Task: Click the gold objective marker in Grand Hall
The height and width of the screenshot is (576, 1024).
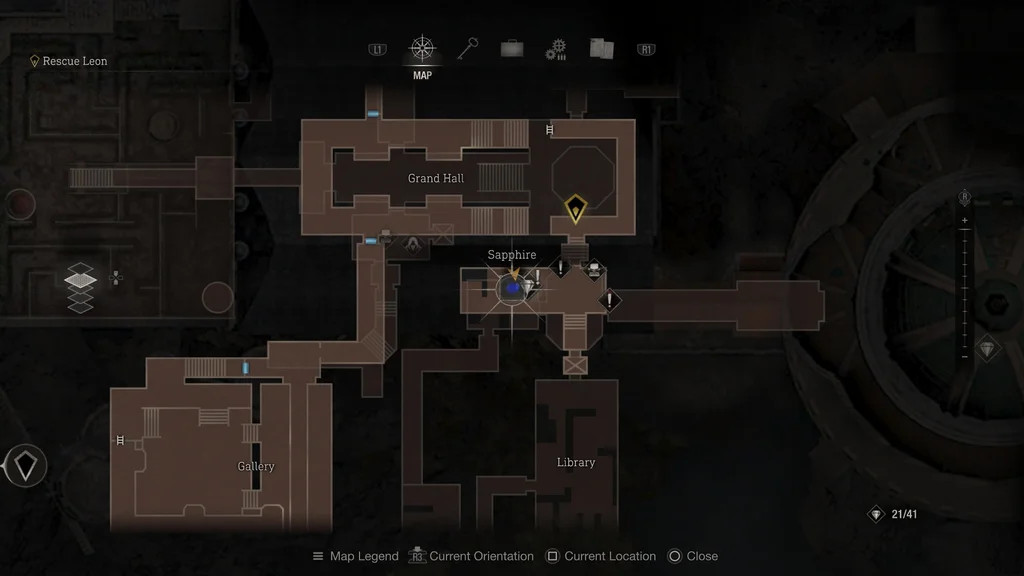Action: pos(575,209)
